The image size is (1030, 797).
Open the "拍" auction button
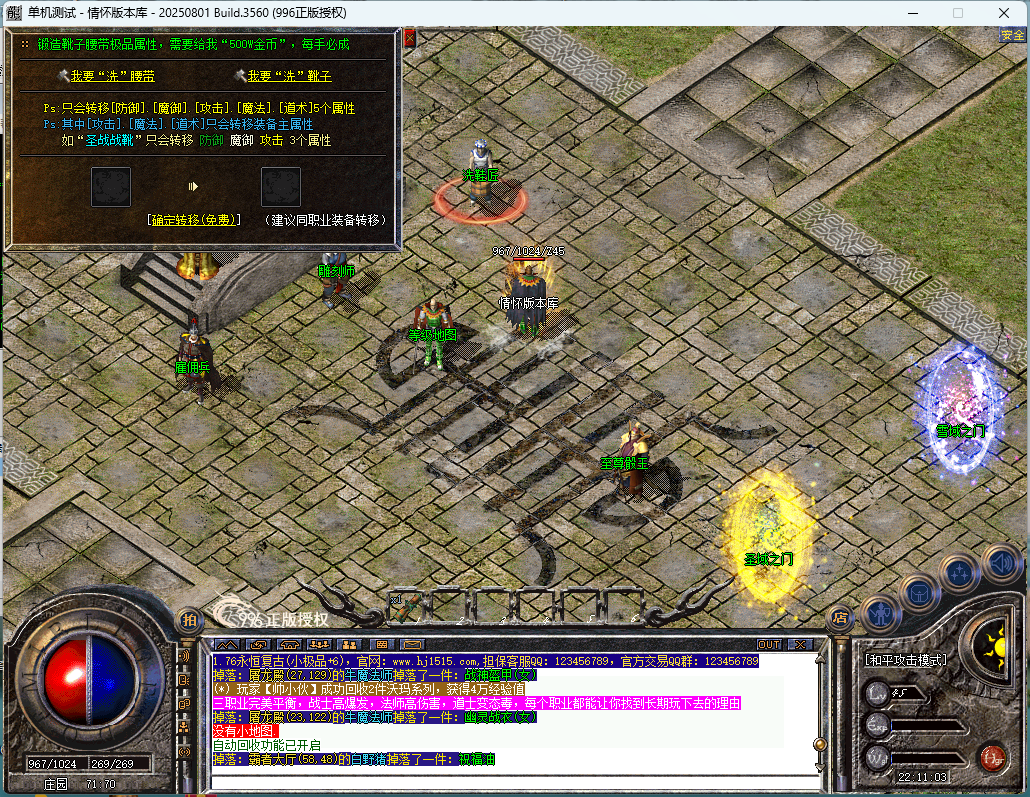(x=188, y=620)
